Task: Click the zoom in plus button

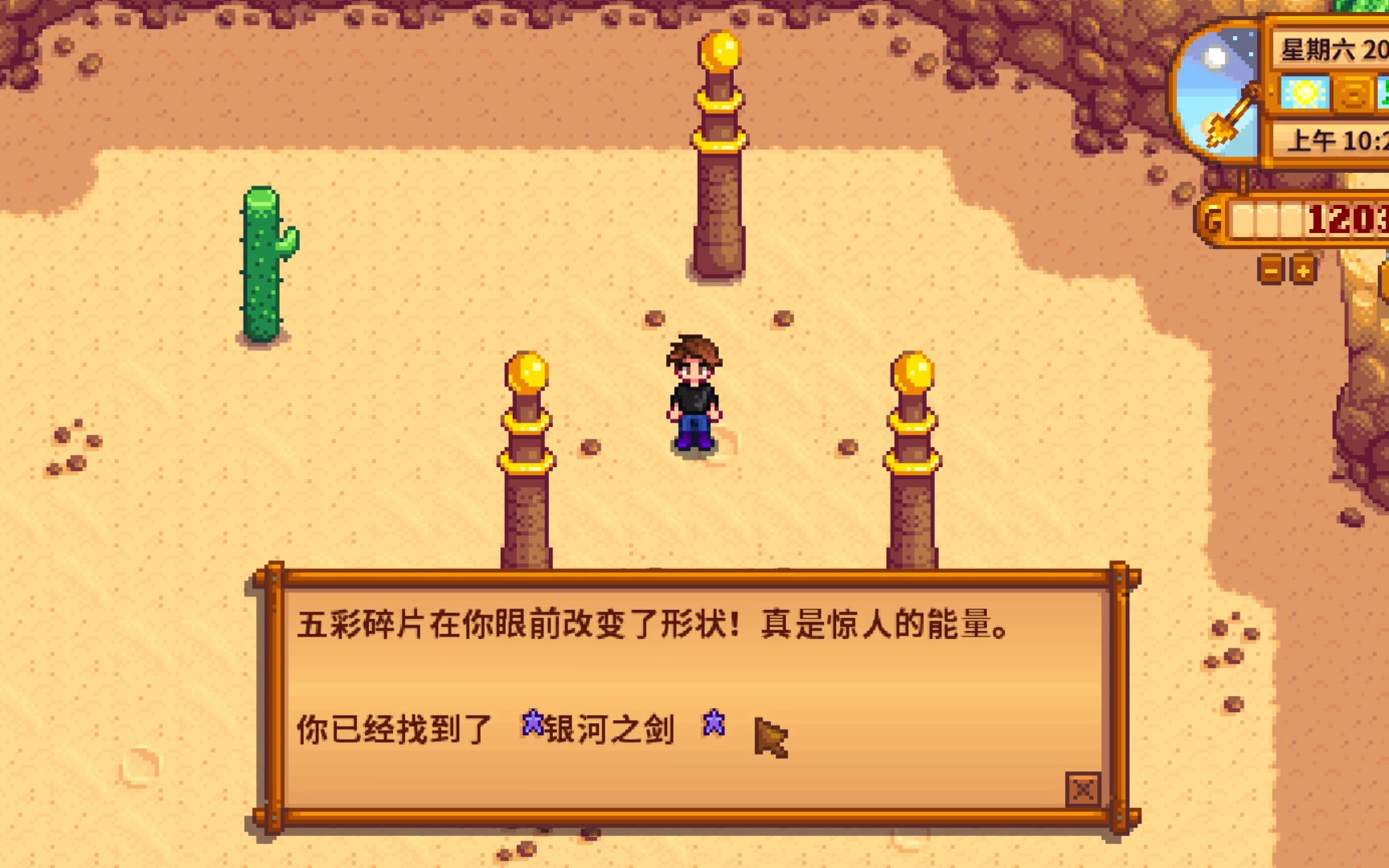Action: point(1302,270)
